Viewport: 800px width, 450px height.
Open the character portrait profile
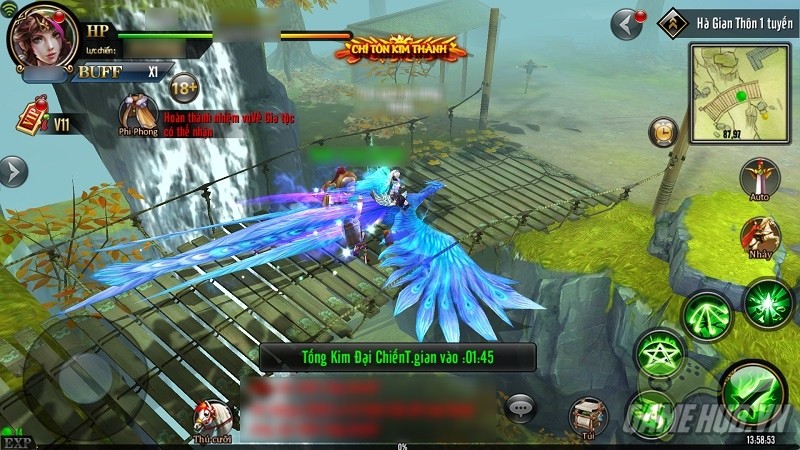click(42, 37)
